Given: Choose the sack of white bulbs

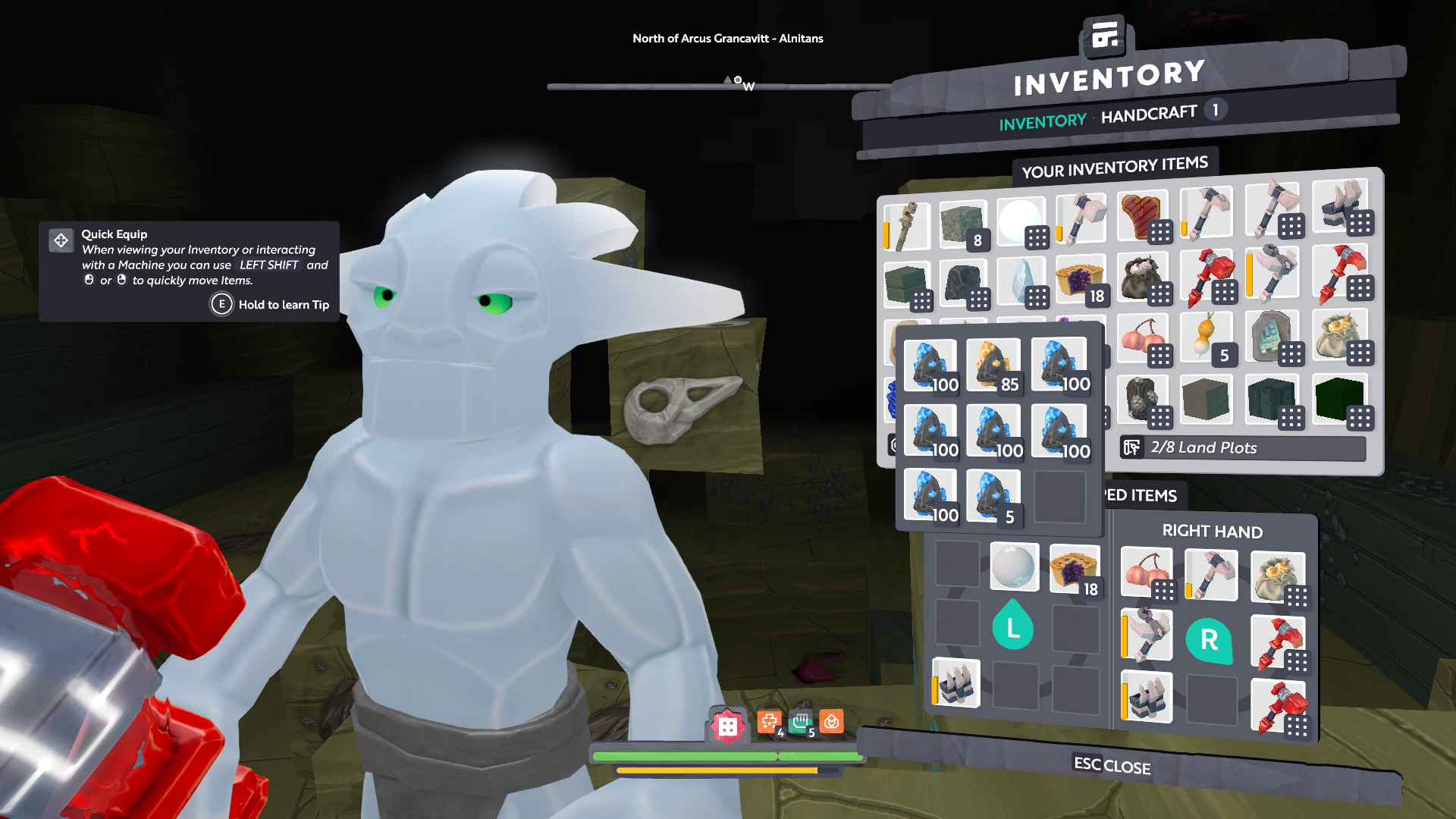Looking at the screenshot, I should point(1143,278).
